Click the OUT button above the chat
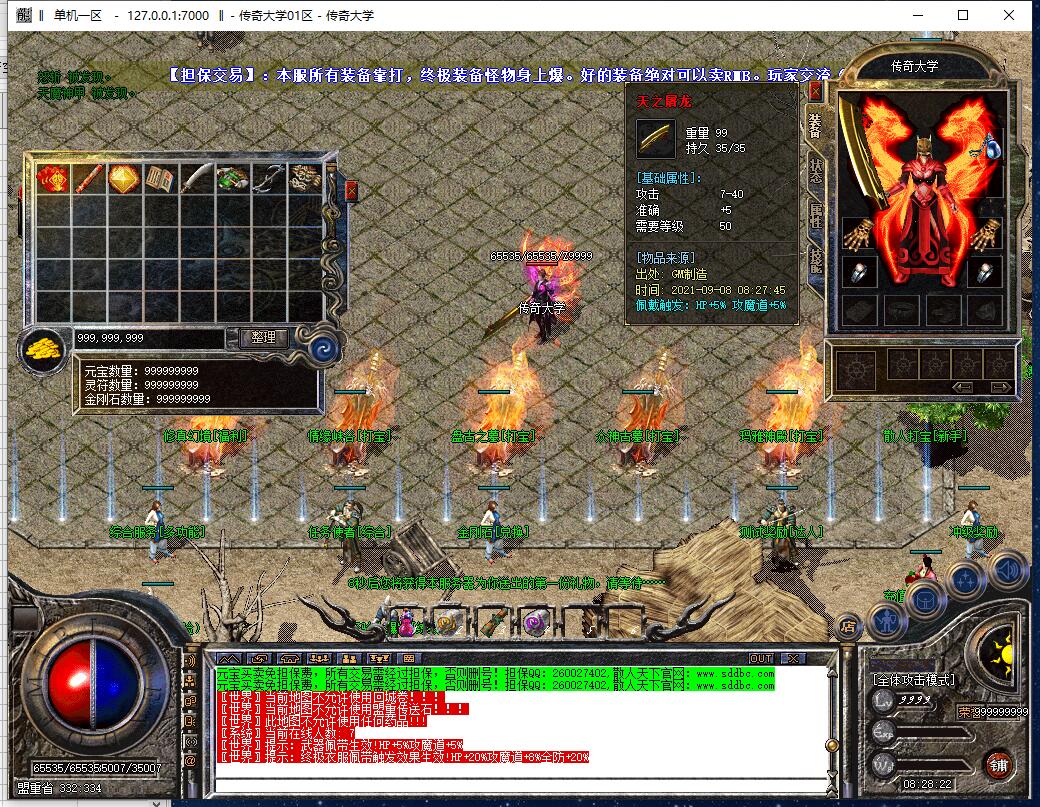The image size is (1040, 807). [762, 658]
